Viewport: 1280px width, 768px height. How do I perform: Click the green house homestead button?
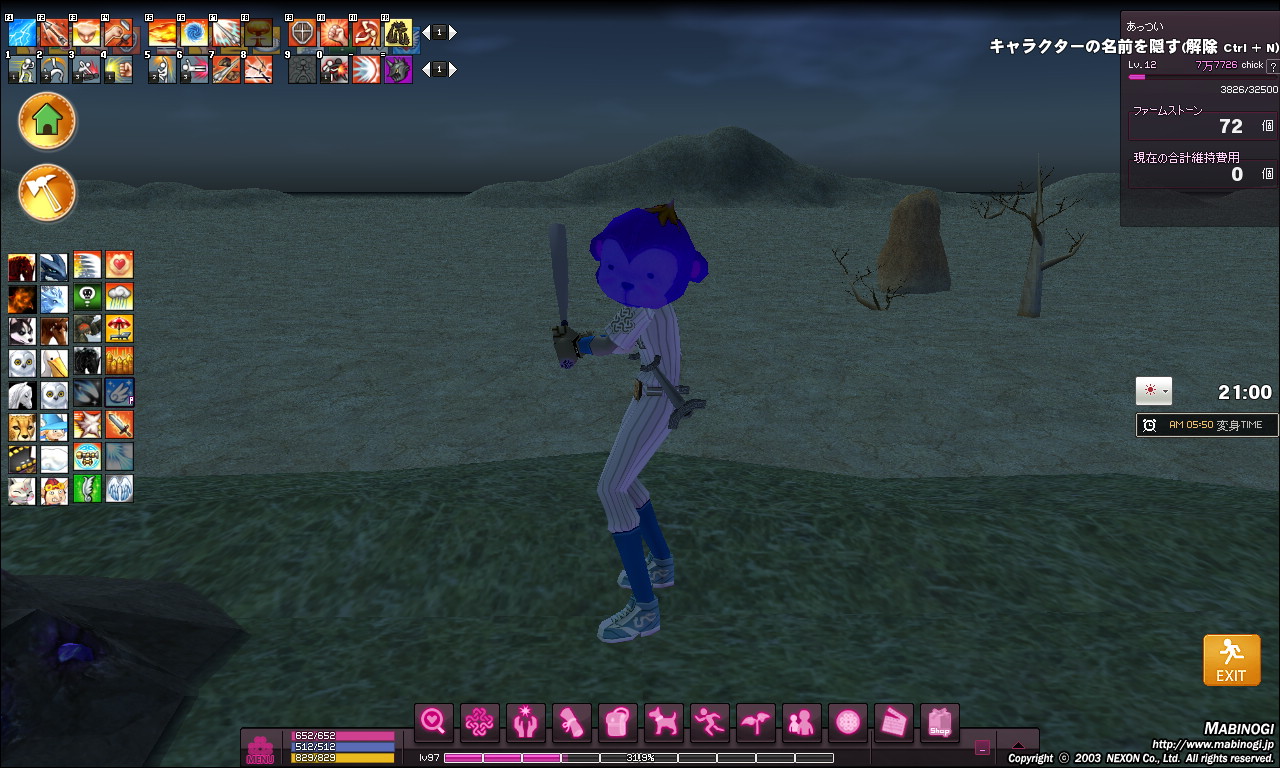point(47,121)
